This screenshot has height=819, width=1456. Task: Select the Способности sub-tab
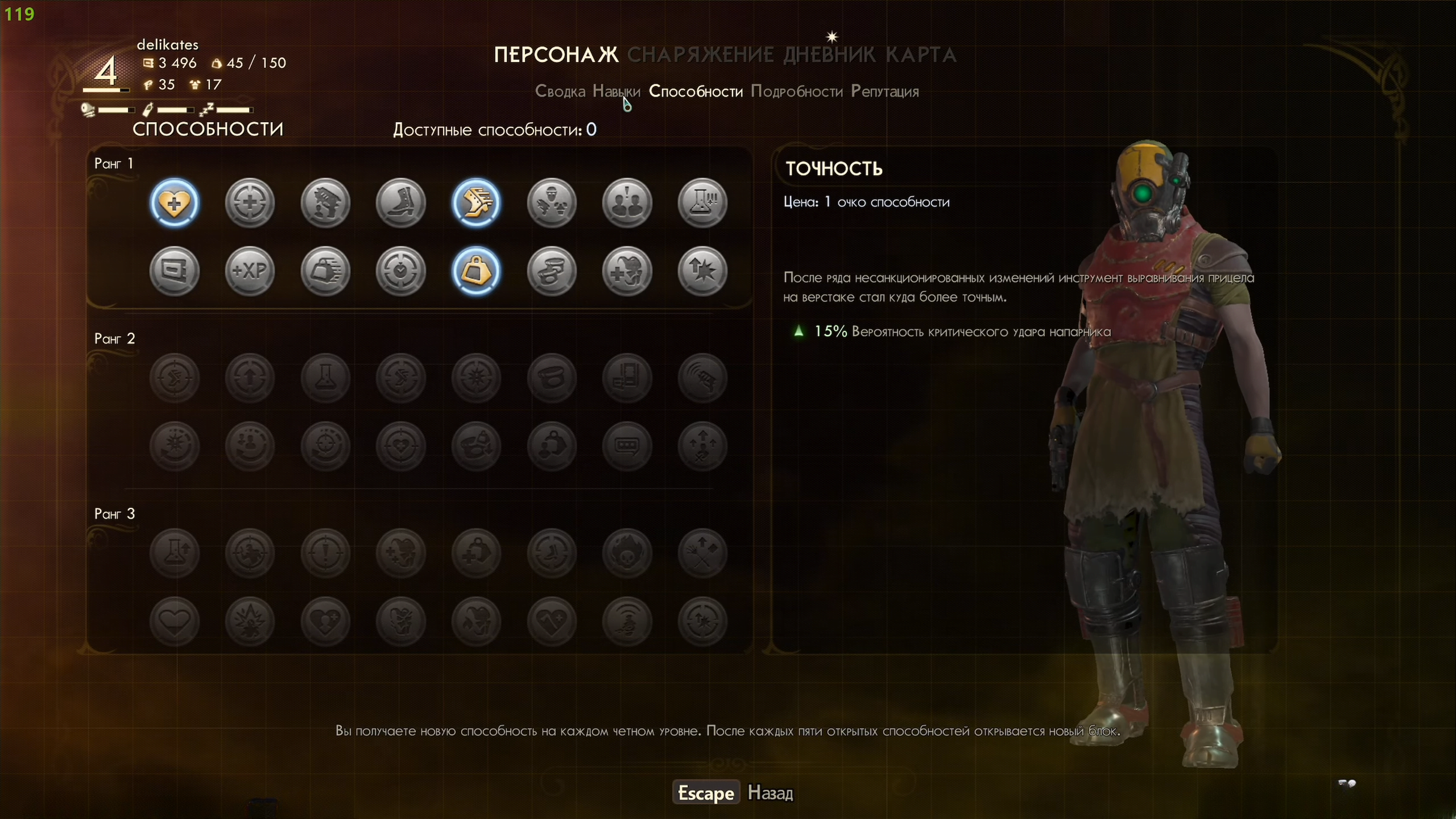[695, 92]
